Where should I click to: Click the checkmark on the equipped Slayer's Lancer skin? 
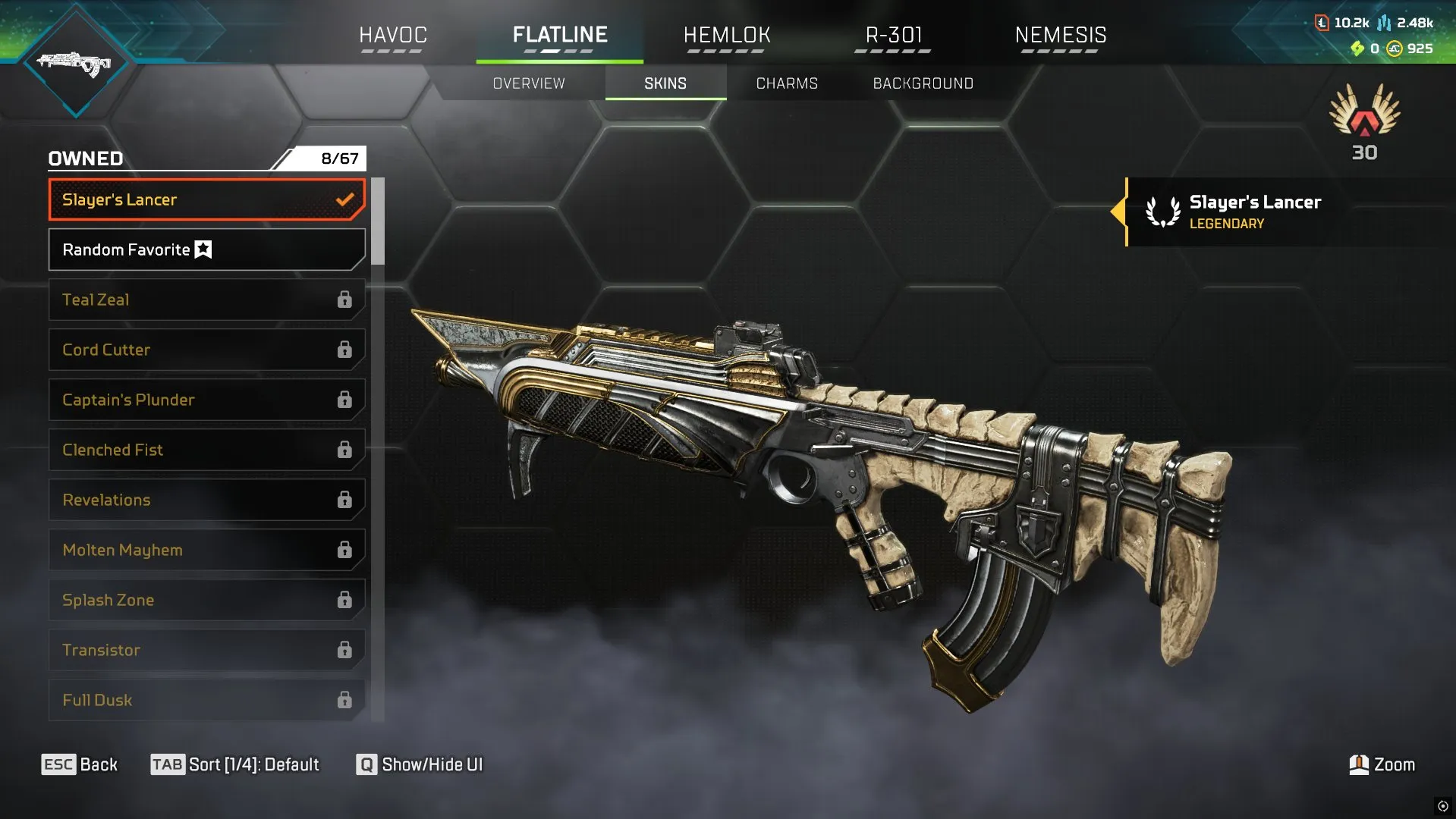[x=346, y=199]
